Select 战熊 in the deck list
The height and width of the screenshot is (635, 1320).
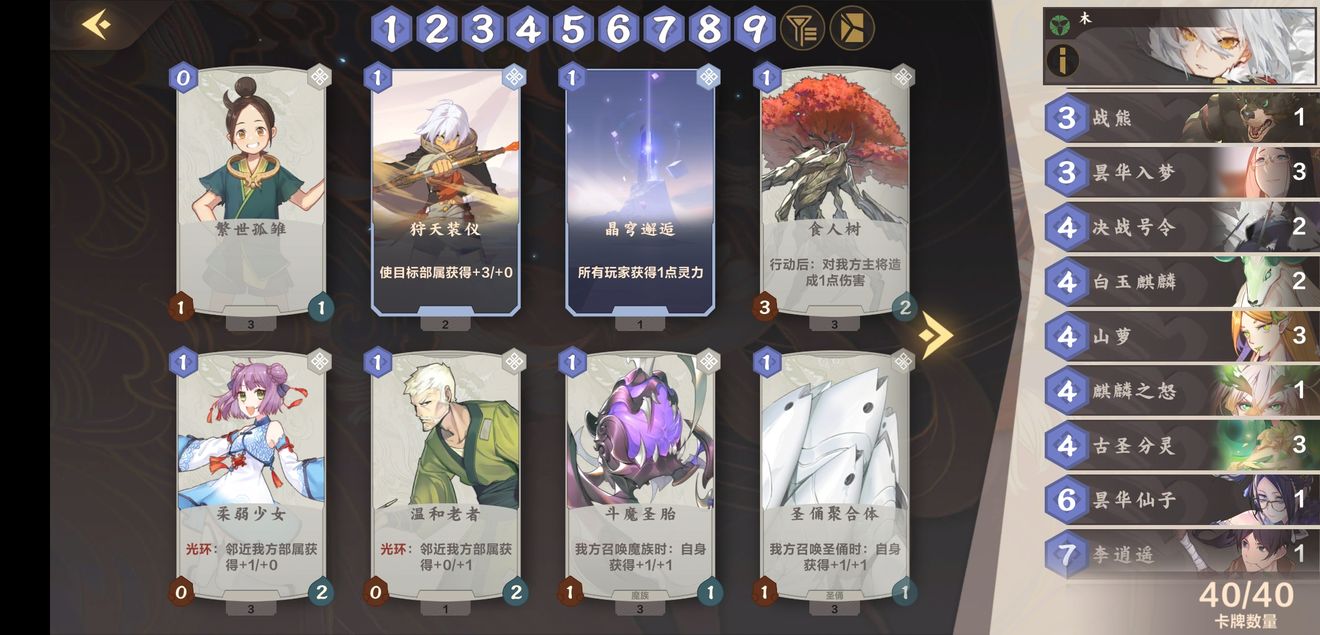pyautogui.click(x=1180, y=118)
